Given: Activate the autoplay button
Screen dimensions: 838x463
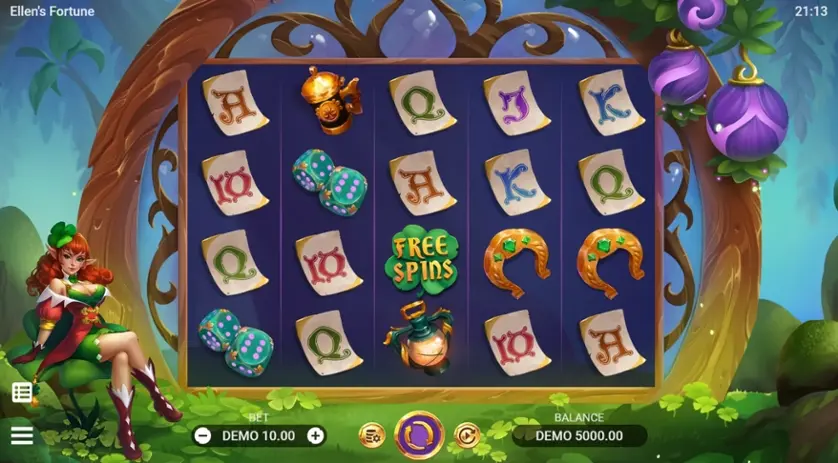Looking at the screenshot, I should point(466,435).
